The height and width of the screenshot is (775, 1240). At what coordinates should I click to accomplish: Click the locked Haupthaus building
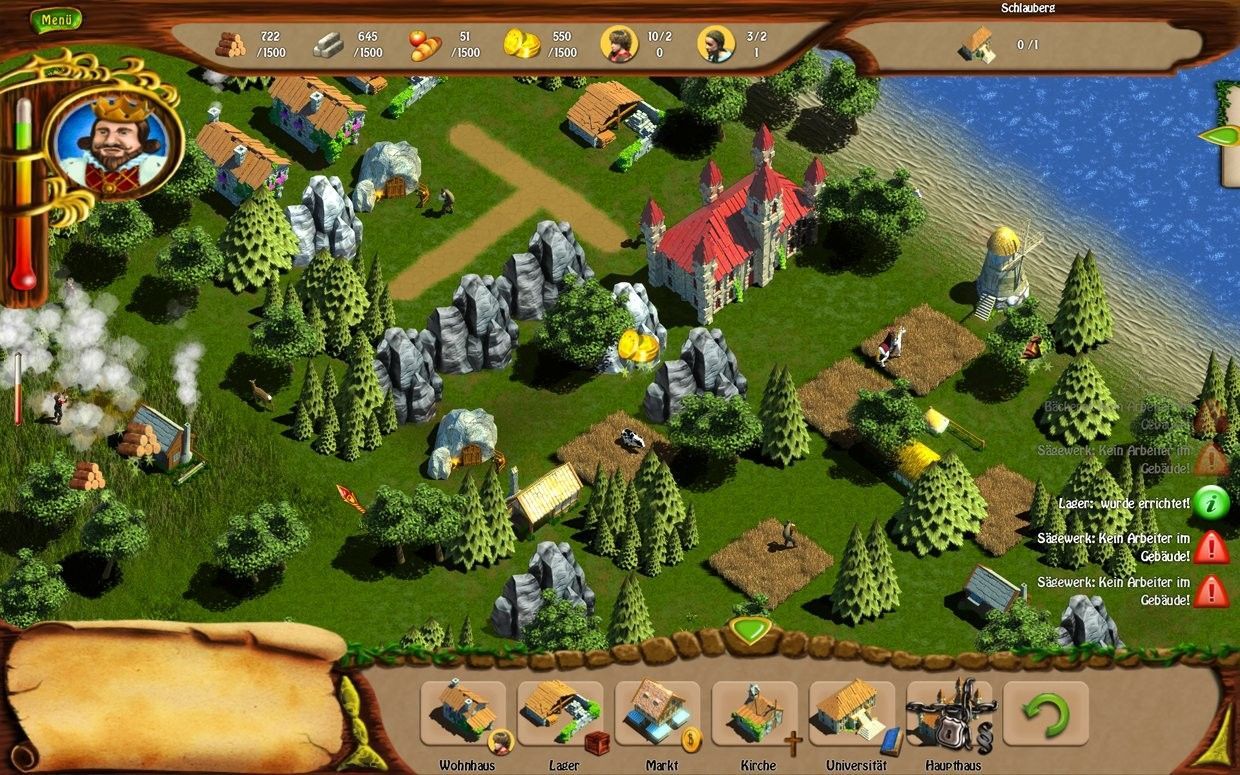click(x=949, y=713)
